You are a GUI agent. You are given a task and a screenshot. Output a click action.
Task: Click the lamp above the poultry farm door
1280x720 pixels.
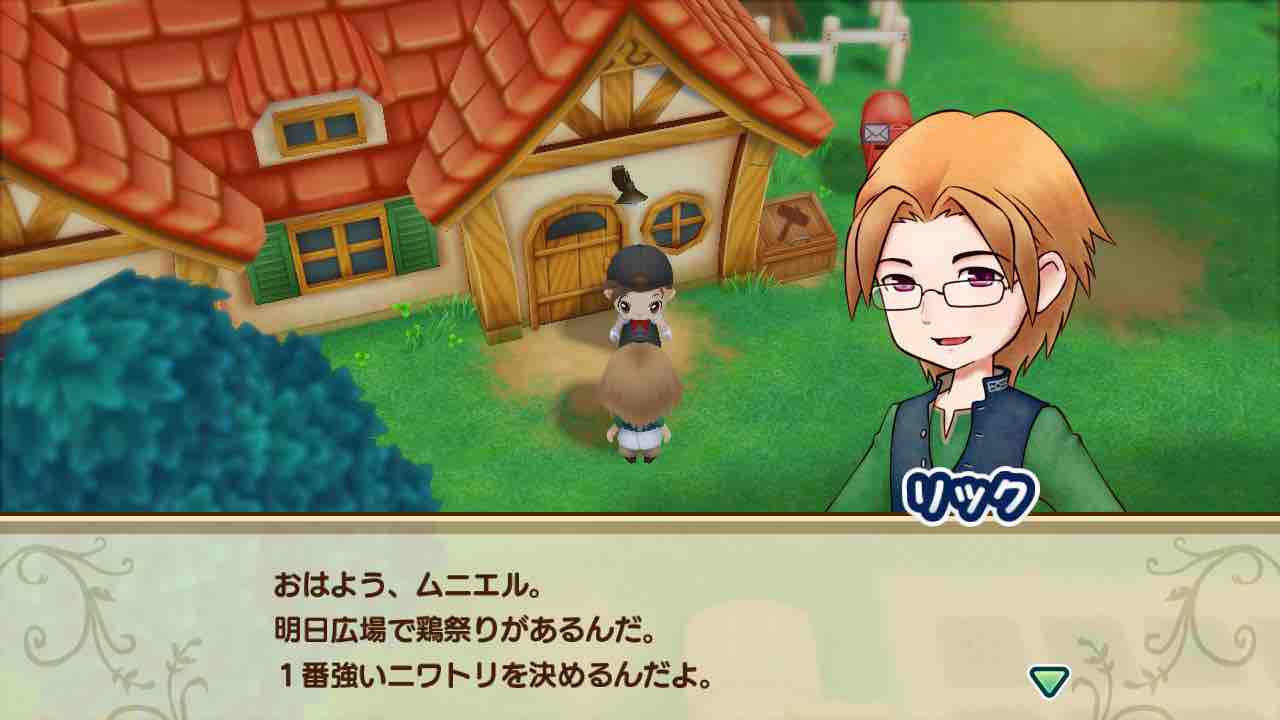pos(627,180)
